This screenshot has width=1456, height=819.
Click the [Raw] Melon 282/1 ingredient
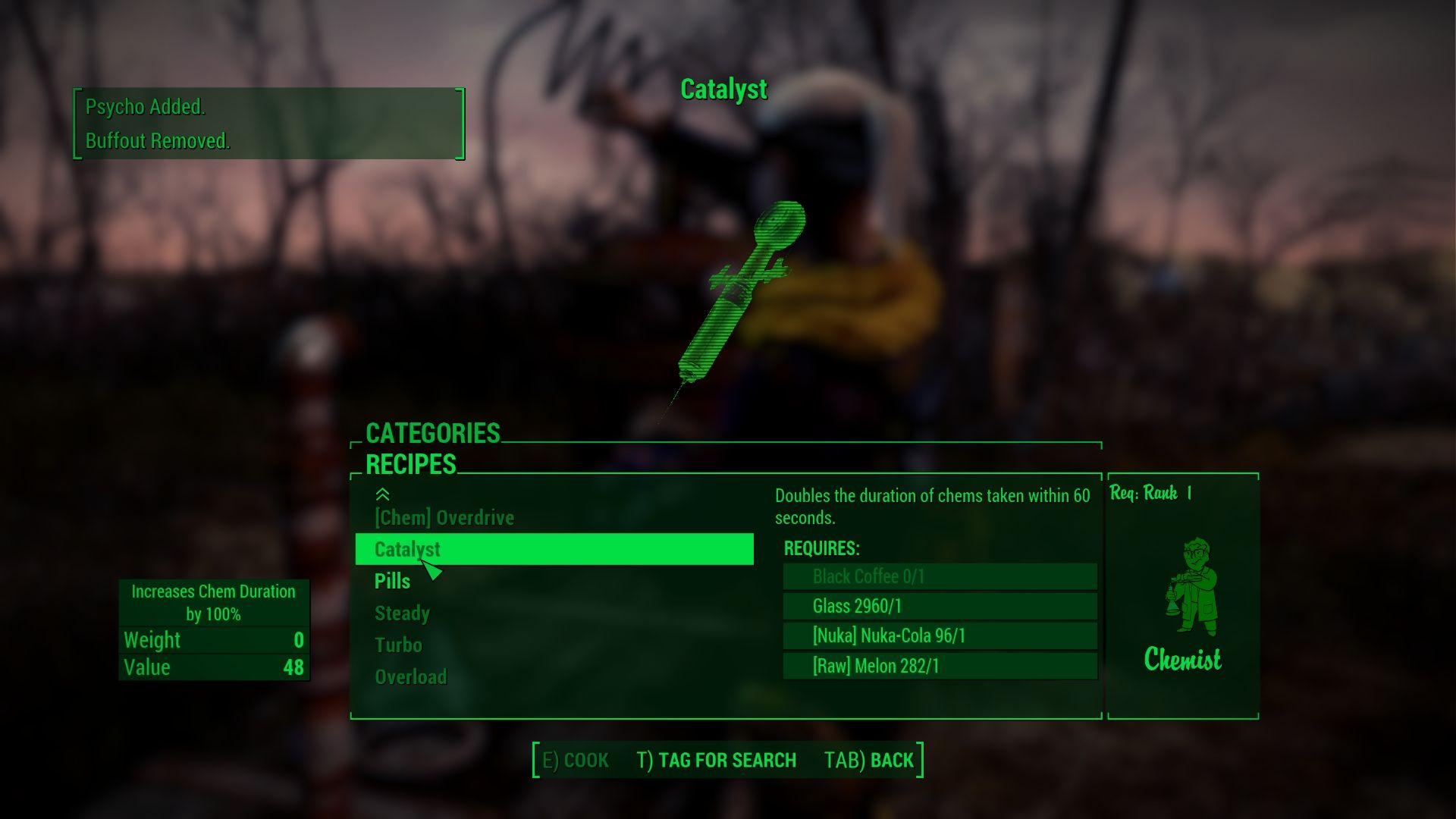[938, 667]
